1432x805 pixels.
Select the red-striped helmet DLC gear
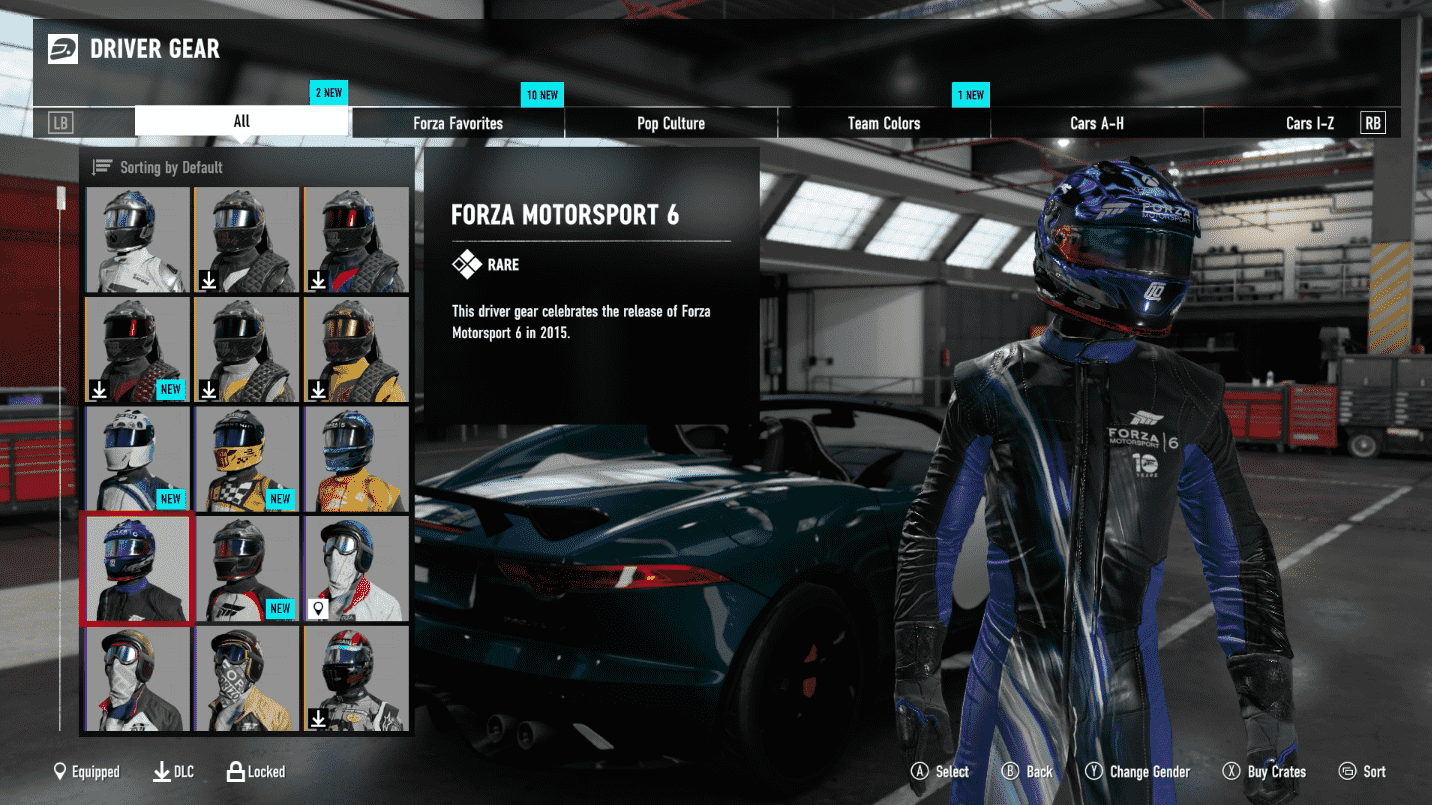(356, 678)
